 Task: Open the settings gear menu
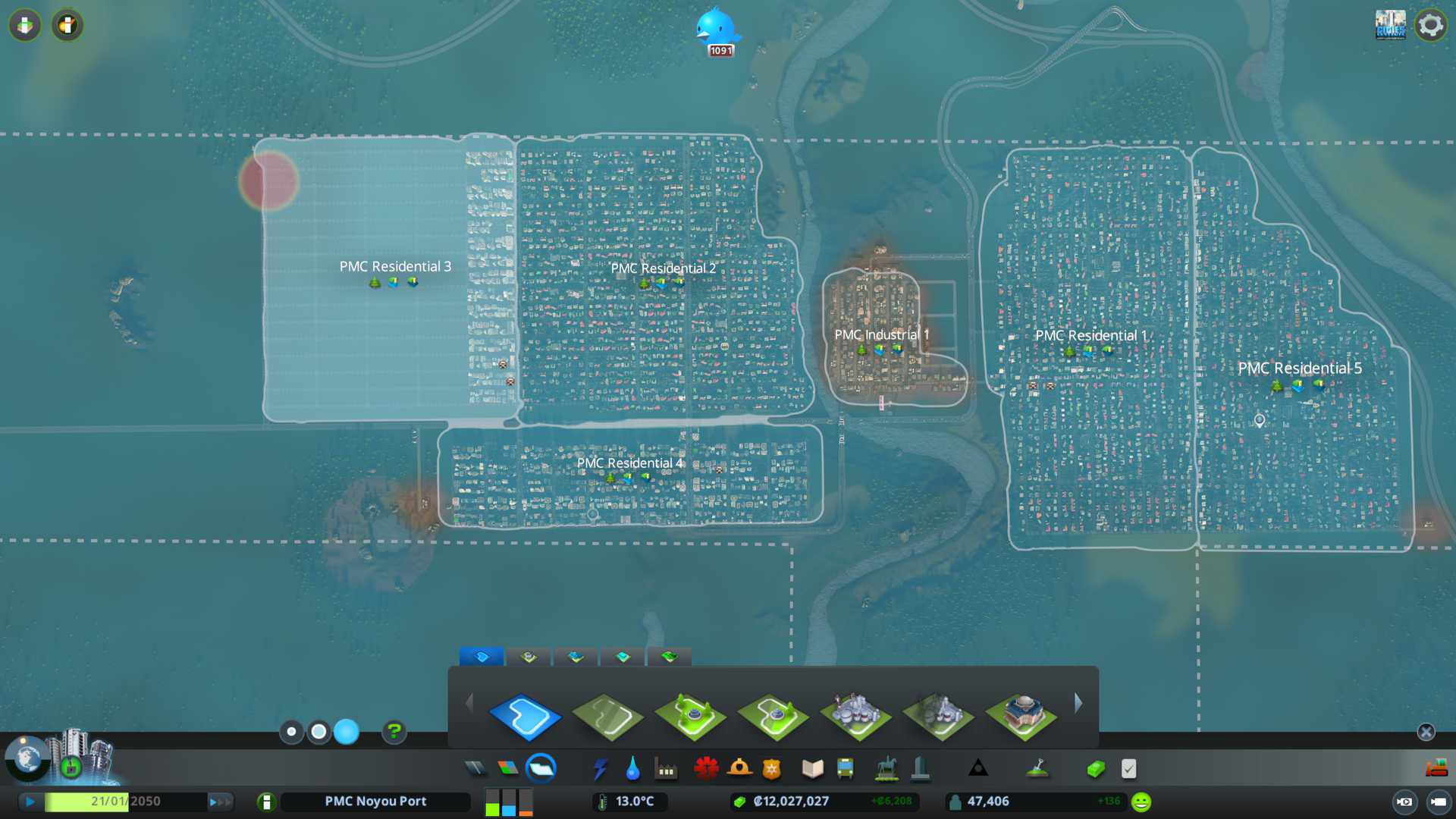coord(1430,26)
